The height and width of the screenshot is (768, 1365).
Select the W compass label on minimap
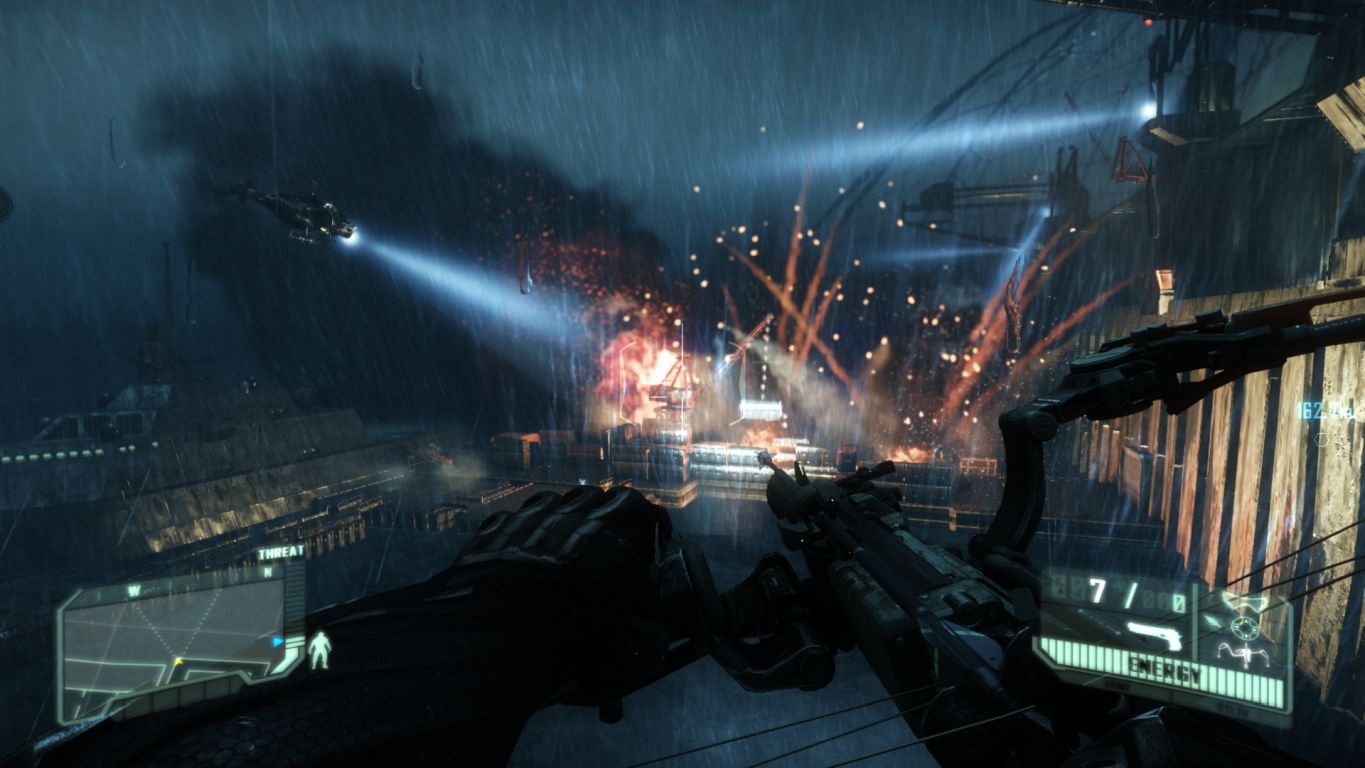[x=134, y=588]
